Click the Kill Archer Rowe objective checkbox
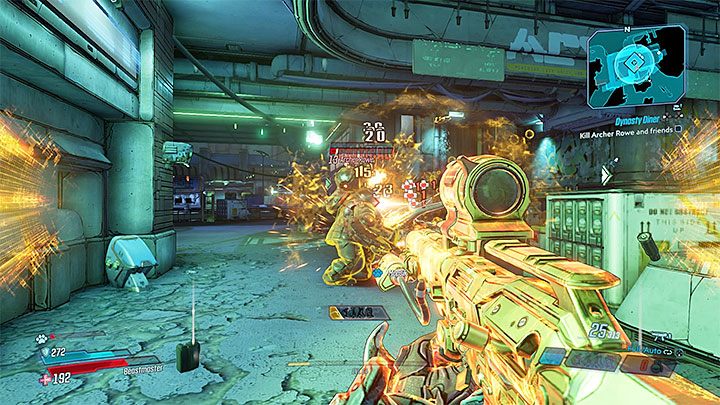 pos(679,128)
